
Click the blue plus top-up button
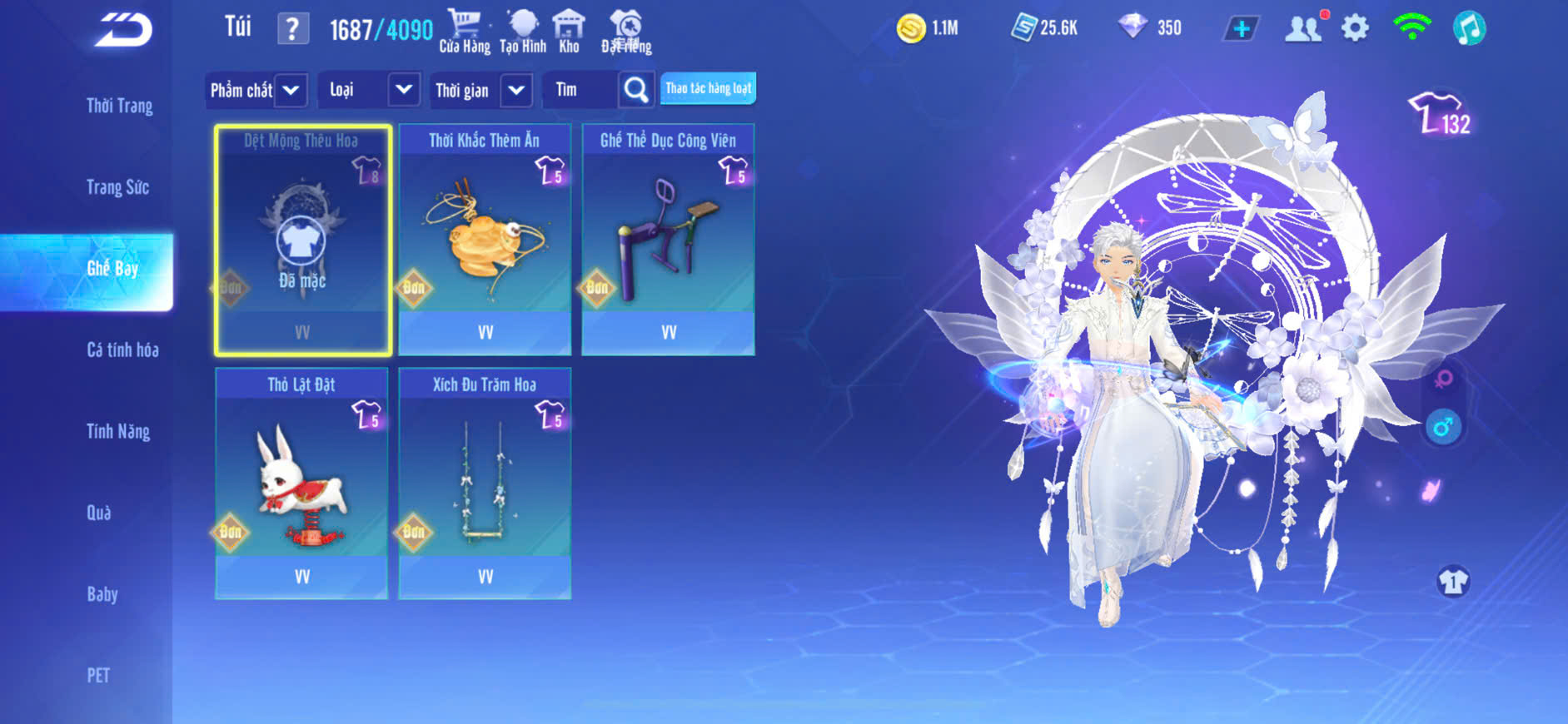[1241, 29]
